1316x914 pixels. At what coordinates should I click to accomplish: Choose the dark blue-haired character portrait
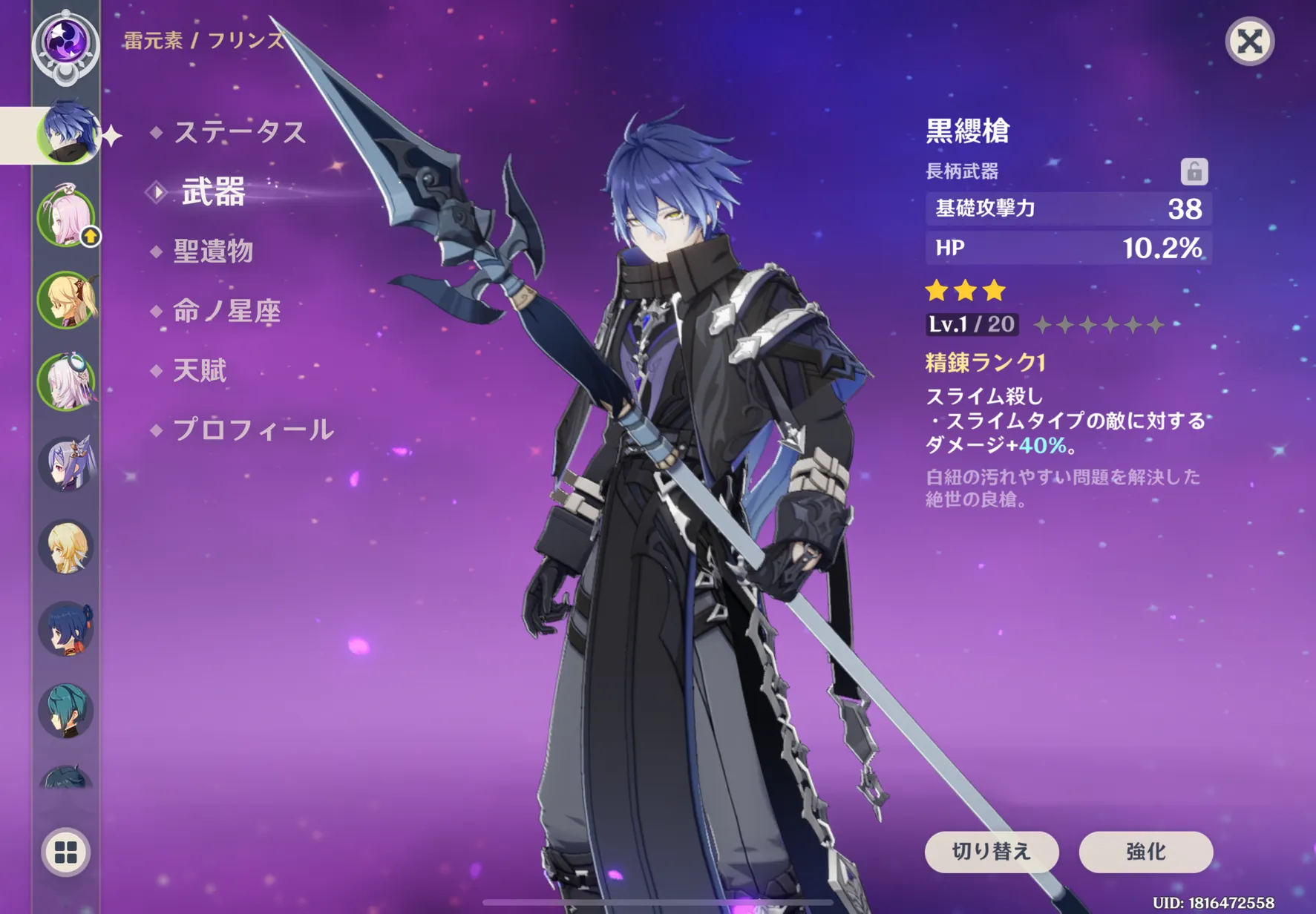point(66,629)
